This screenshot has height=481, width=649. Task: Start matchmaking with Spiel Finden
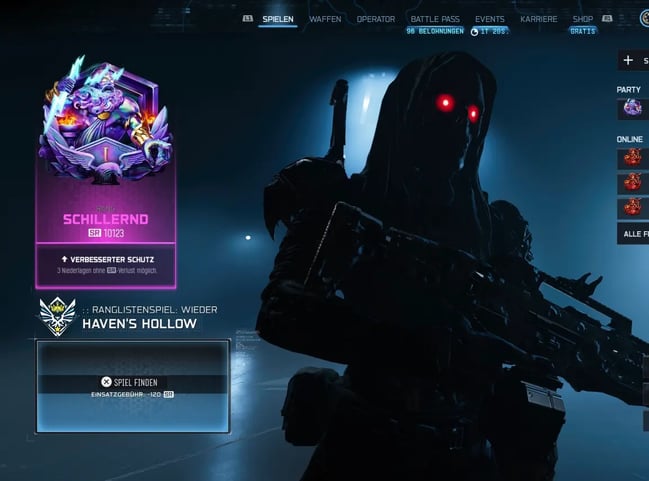point(133,382)
